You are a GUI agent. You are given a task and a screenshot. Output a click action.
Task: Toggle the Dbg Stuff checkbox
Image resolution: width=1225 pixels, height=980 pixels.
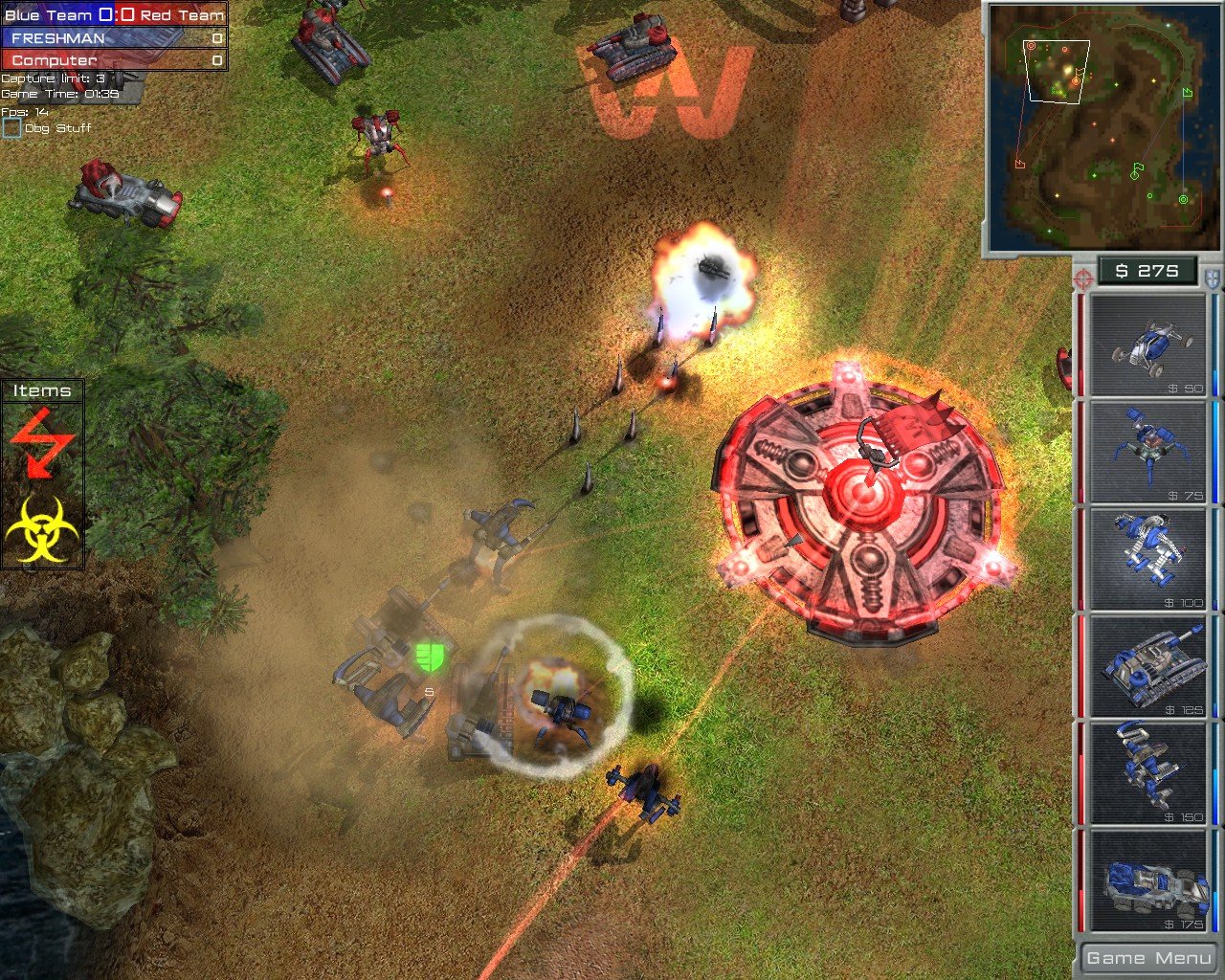click(x=13, y=125)
